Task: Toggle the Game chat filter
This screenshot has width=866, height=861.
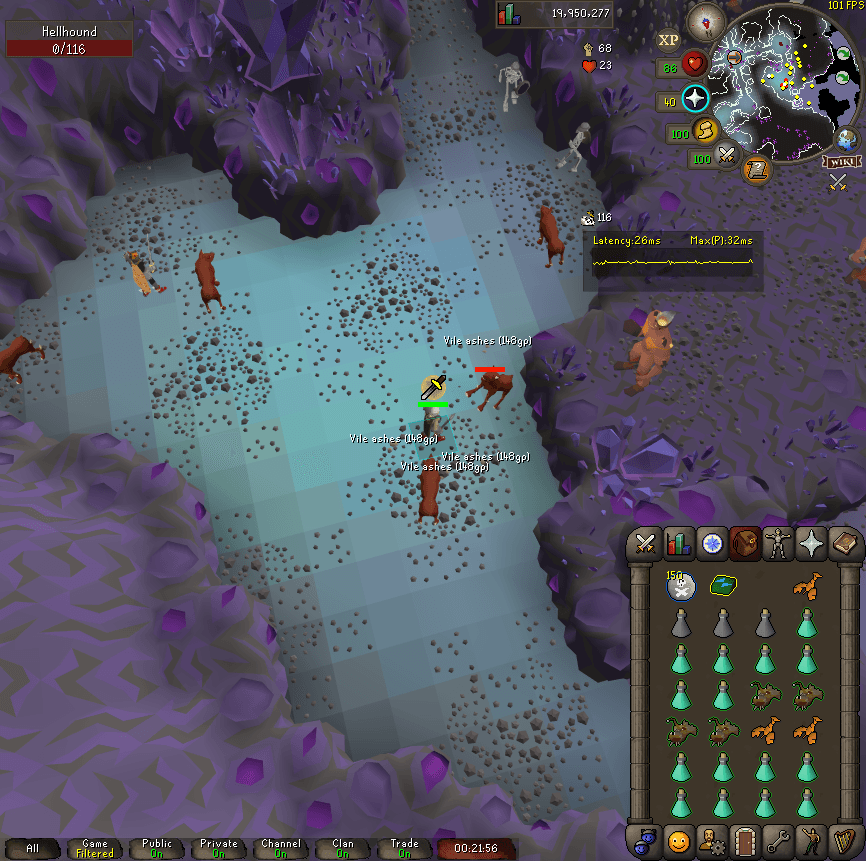Action: [x=95, y=849]
